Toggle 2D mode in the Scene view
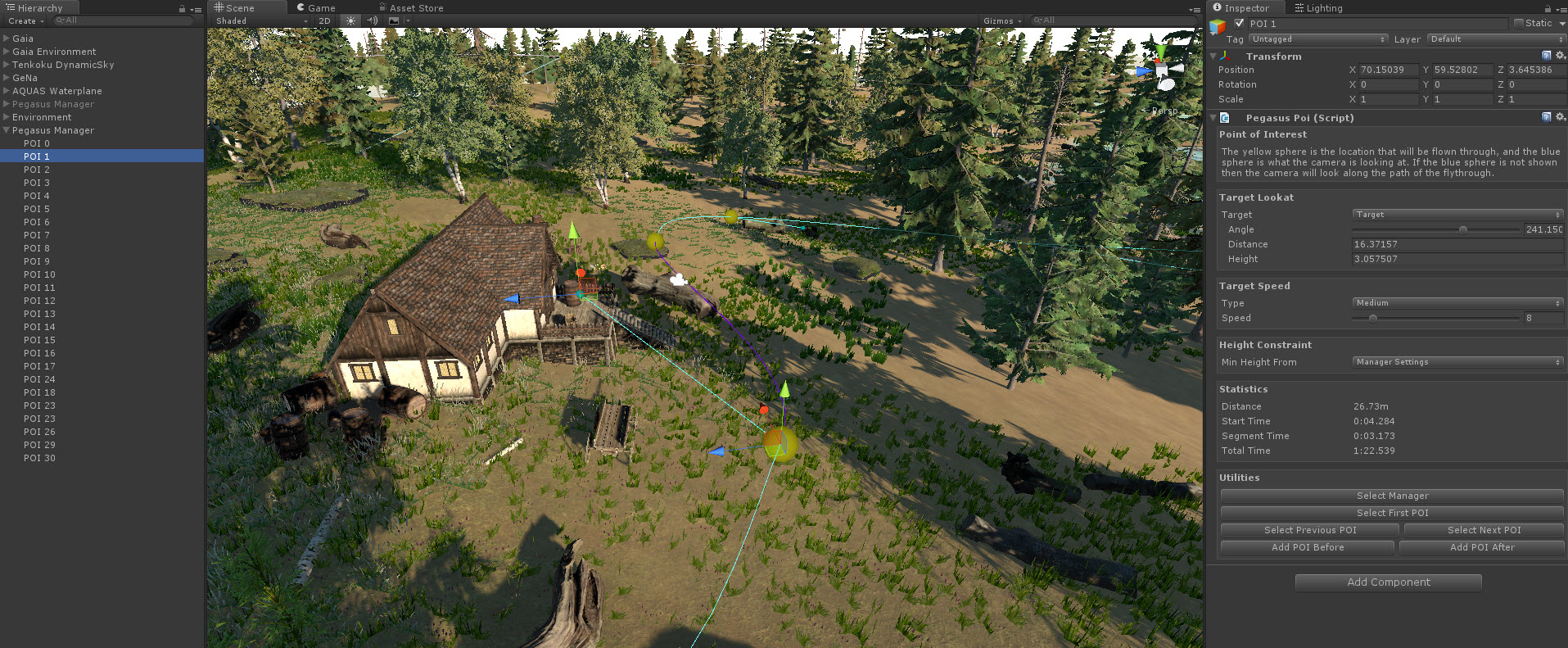This screenshot has height=648, width=1568. (324, 20)
